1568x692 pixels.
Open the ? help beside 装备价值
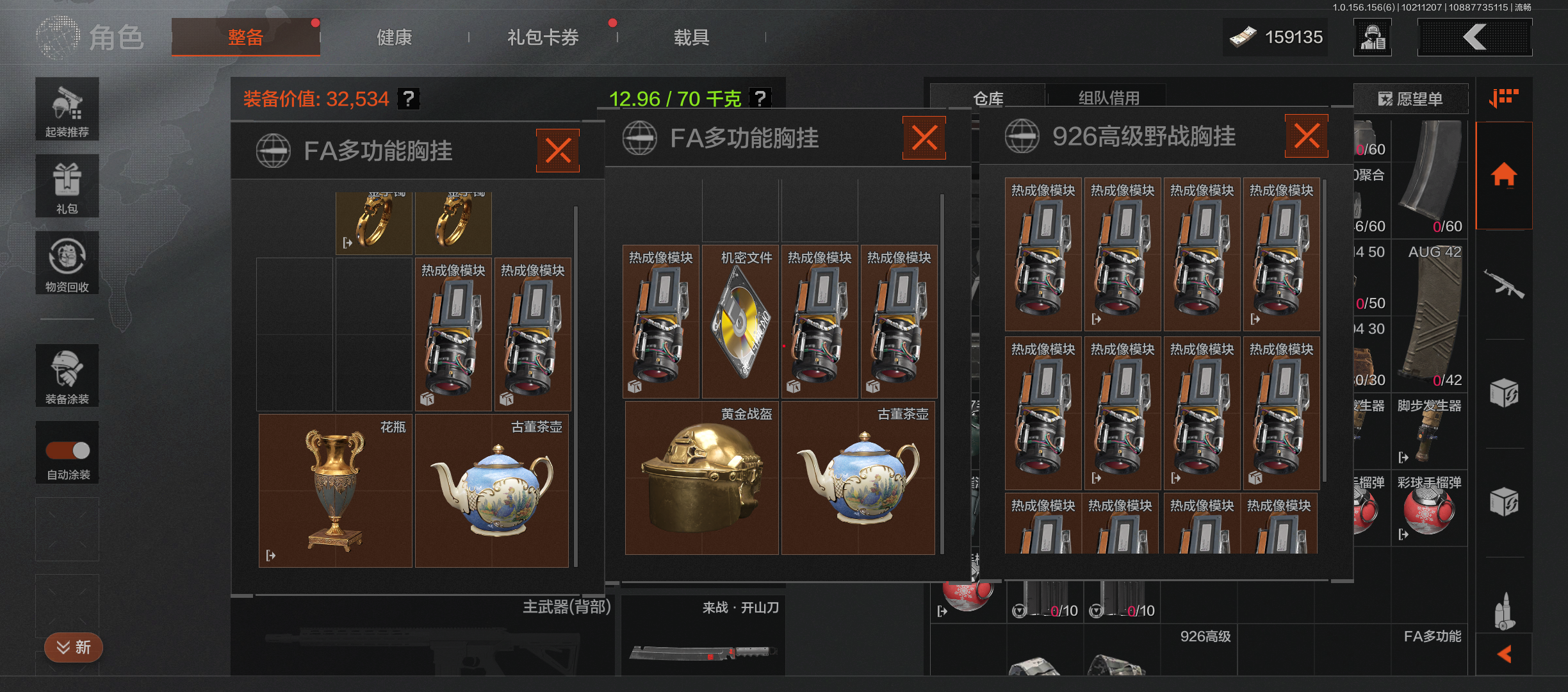409,99
